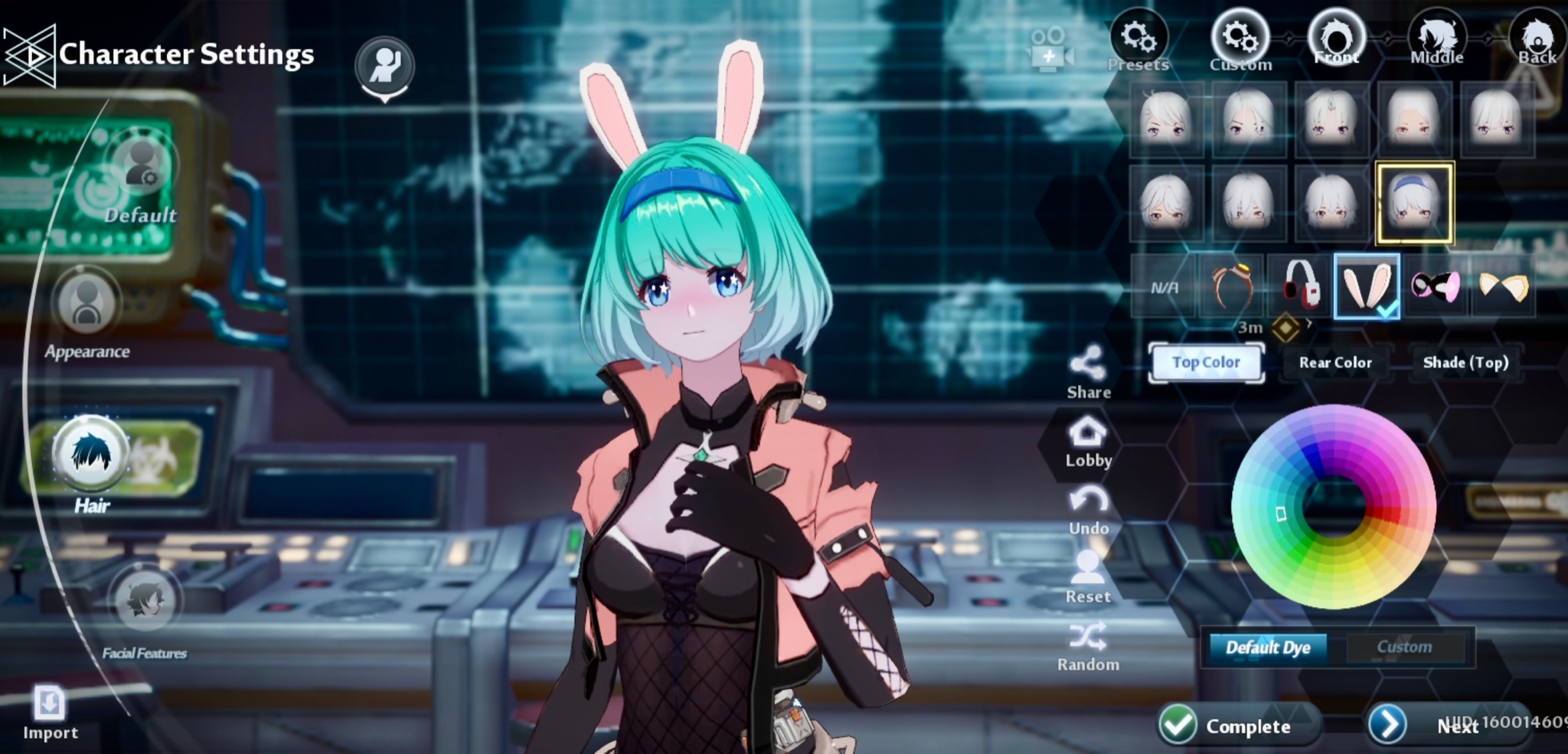Viewport: 1568px width, 754px height.
Task: Open the Presets hair tab
Action: pos(1138,40)
